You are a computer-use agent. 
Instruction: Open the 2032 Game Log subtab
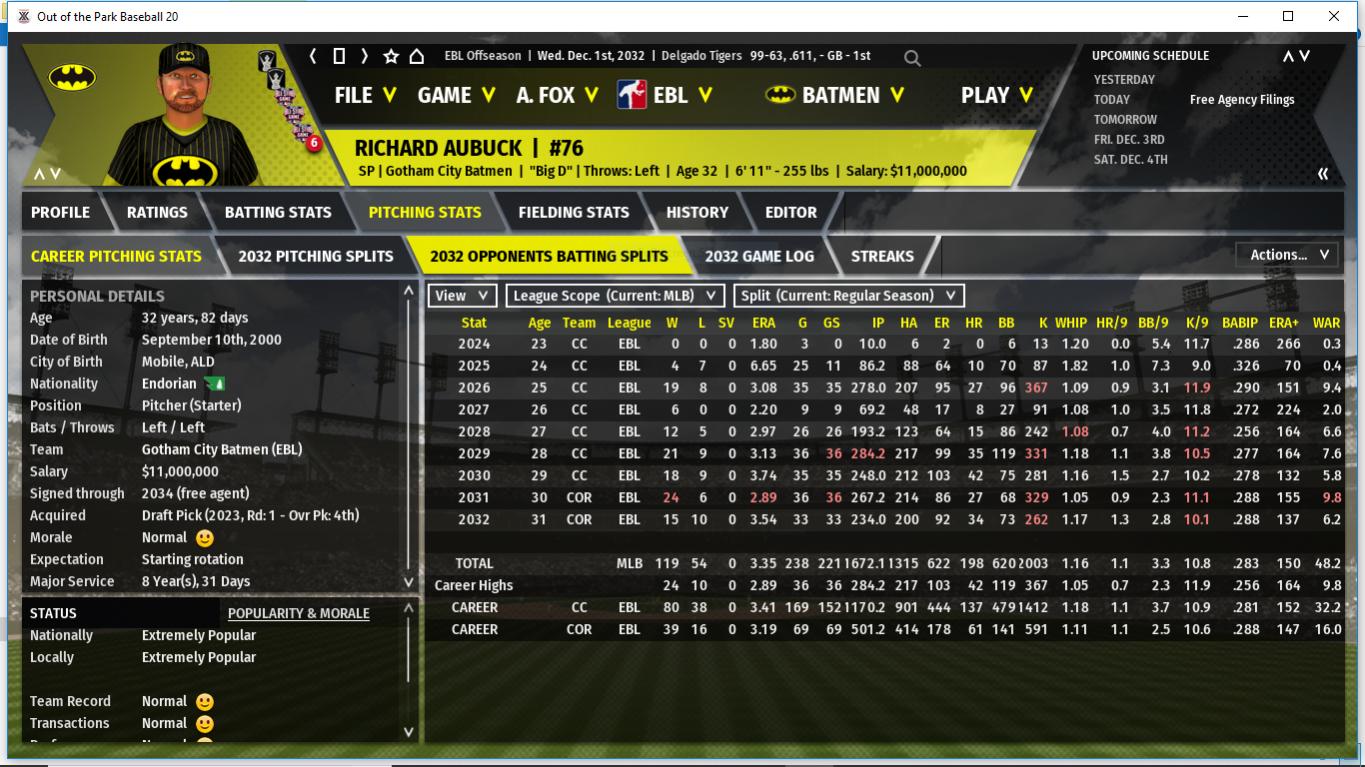pyautogui.click(x=759, y=256)
